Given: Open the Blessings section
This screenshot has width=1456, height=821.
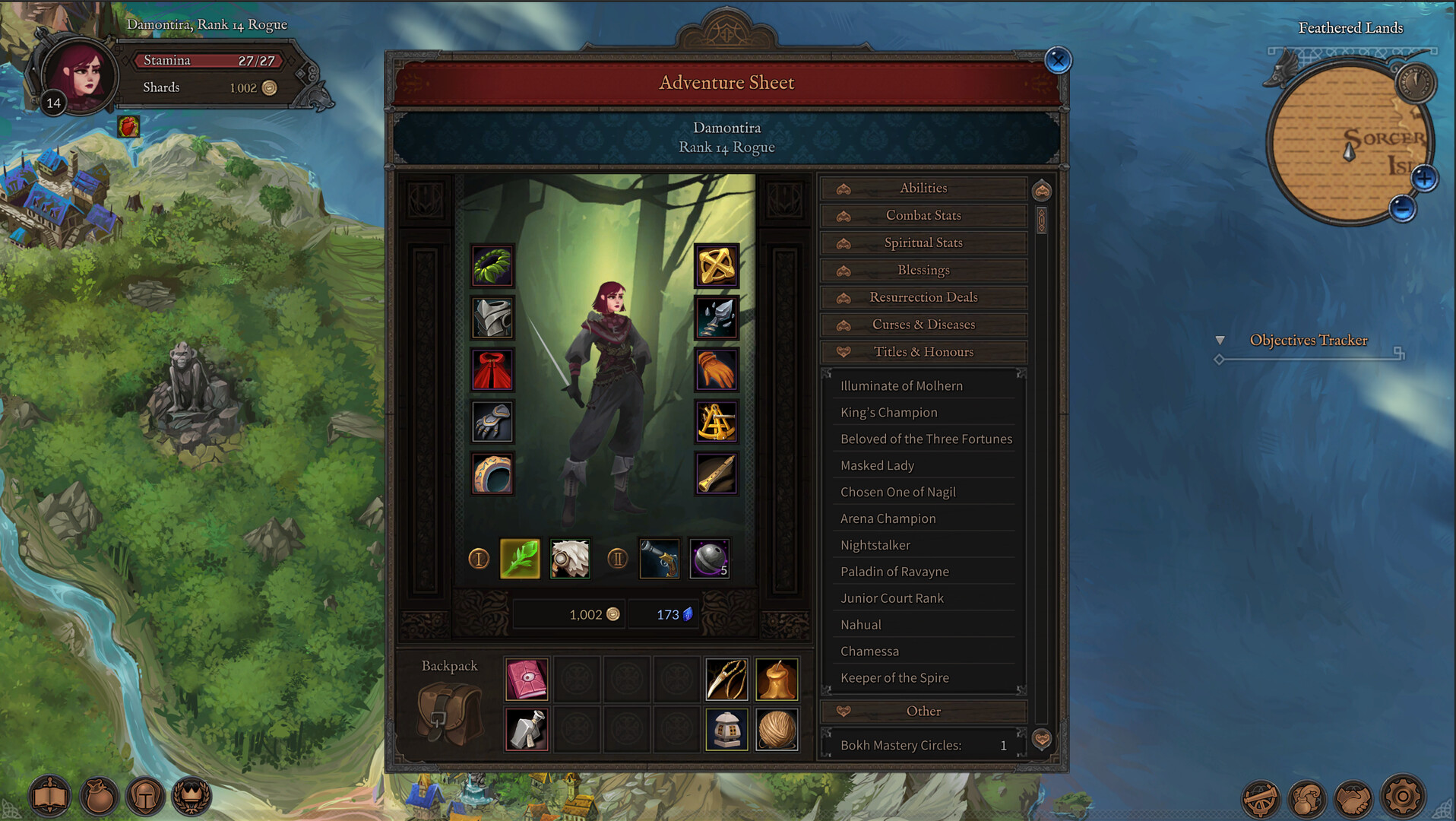Looking at the screenshot, I should (923, 270).
